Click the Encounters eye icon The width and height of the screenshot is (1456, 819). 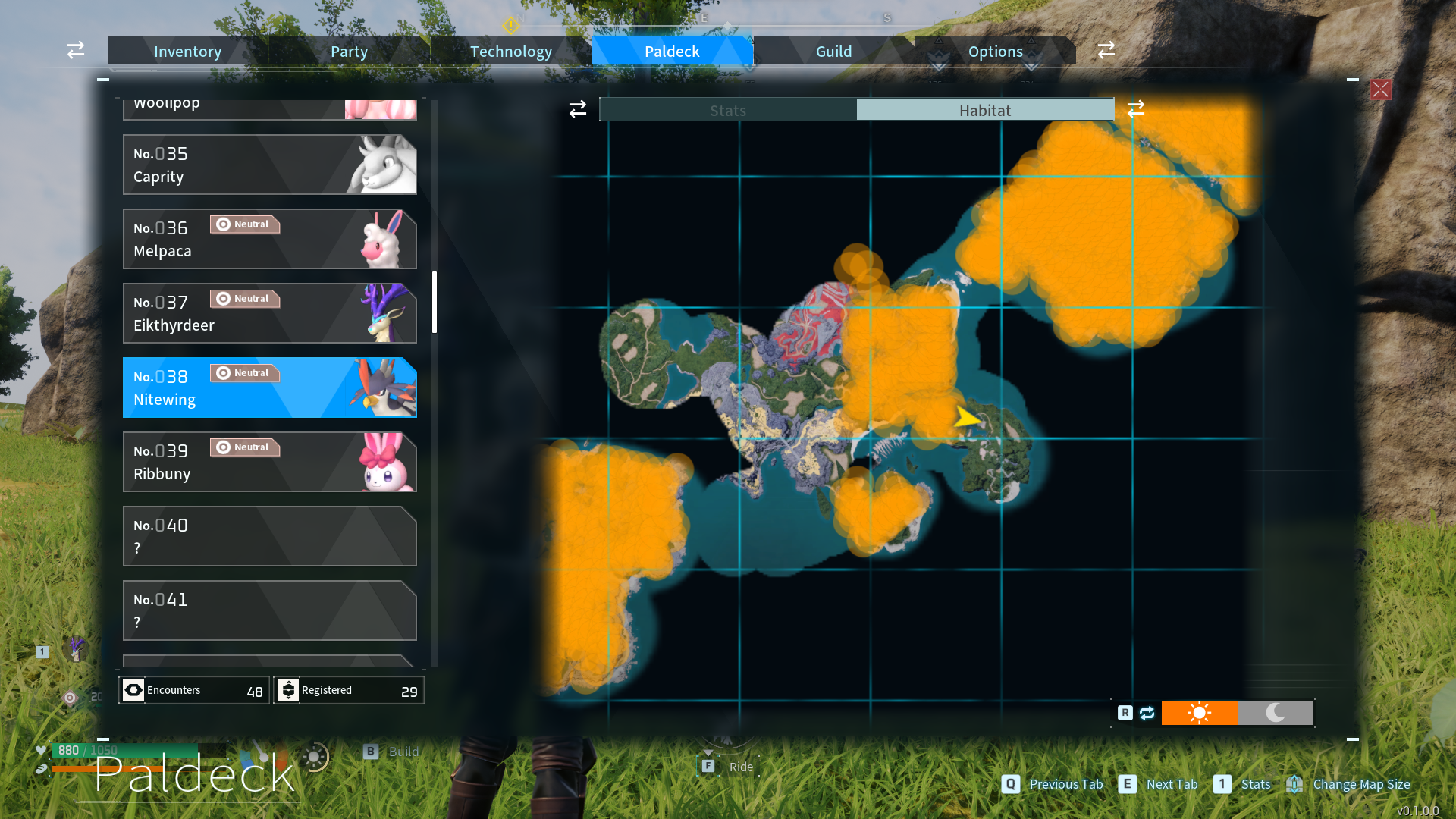(133, 690)
